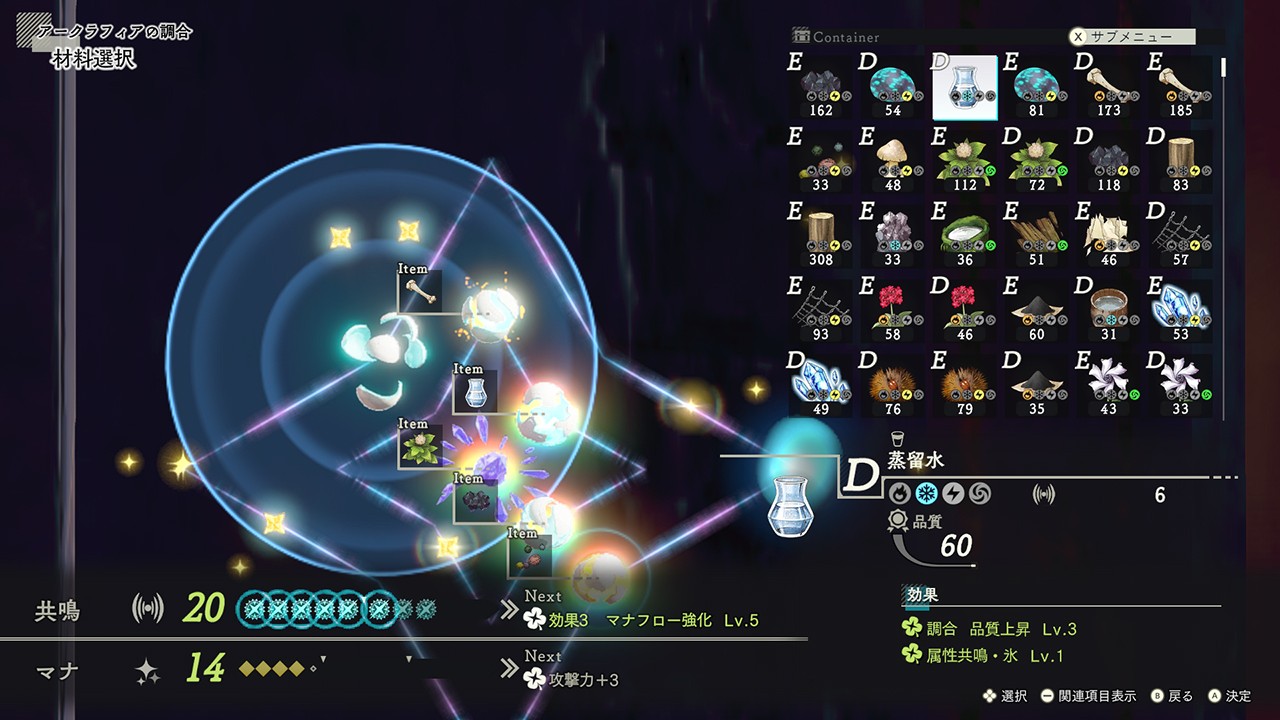Select the purple crystal cluster showing 33

click(x=893, y=236)
